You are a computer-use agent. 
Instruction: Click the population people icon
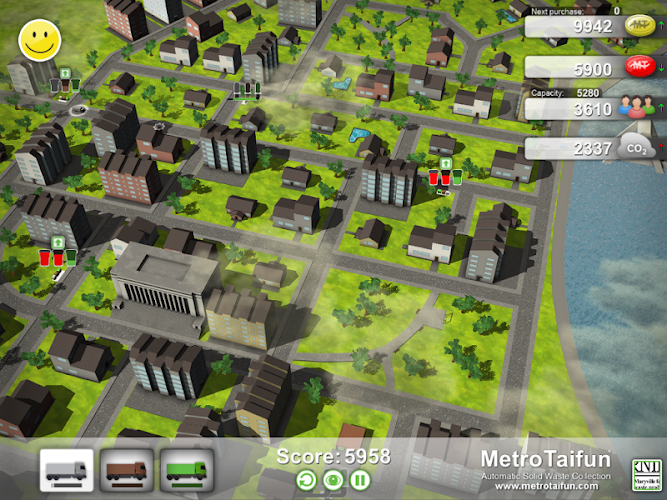(634, 109)
